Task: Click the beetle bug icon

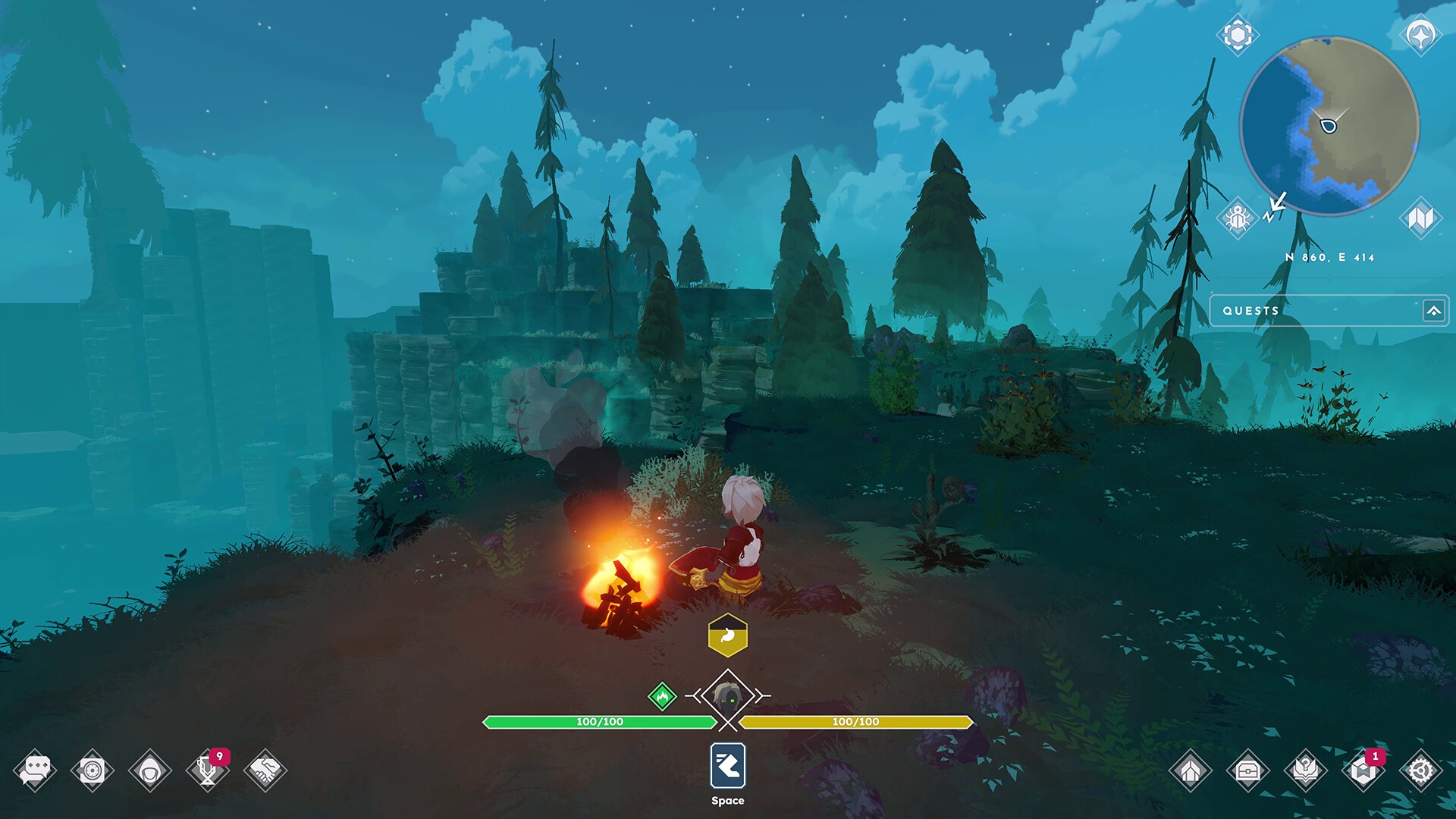Action: coord(1238,218)
